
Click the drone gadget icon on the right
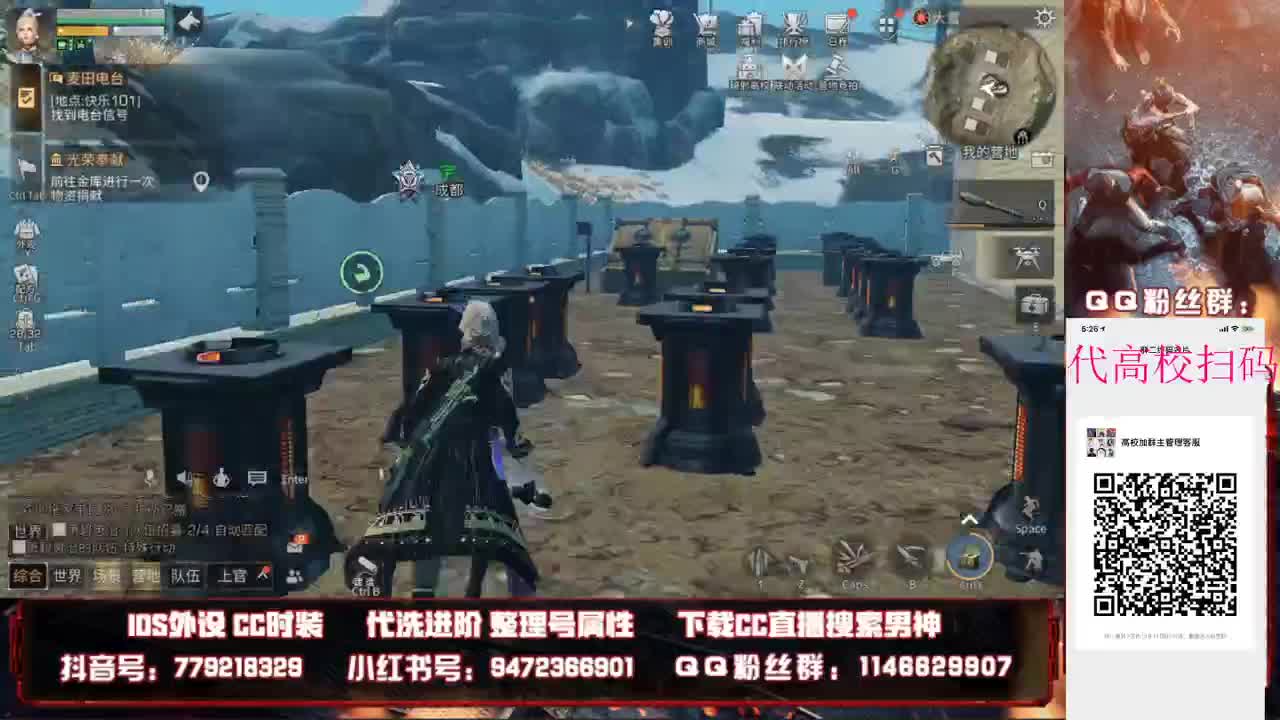coord(1027,255)
